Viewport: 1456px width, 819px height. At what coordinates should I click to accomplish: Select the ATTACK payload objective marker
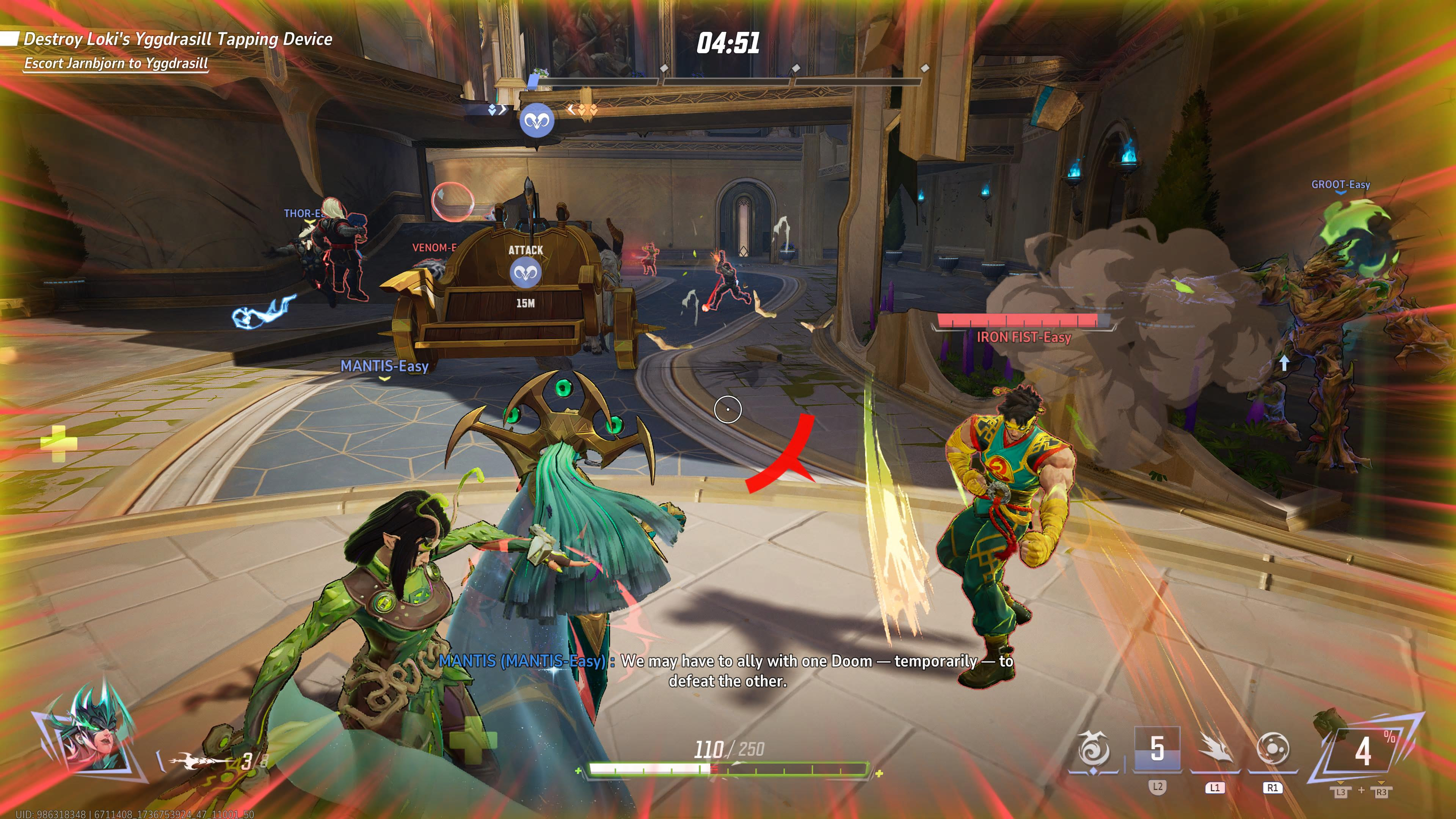click(526, 273)
